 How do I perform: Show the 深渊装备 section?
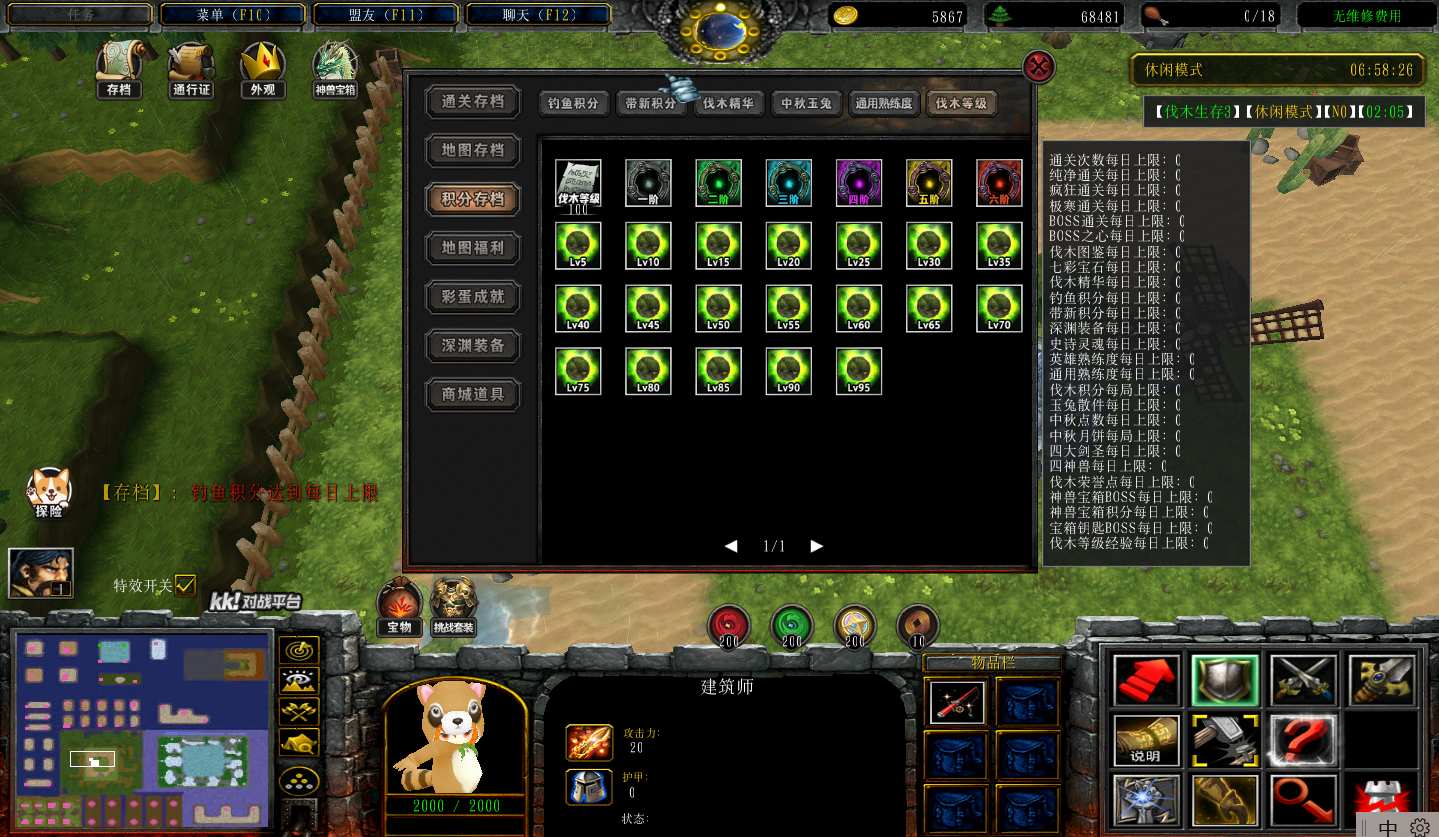pyautogui.click(x=474, y=346)
